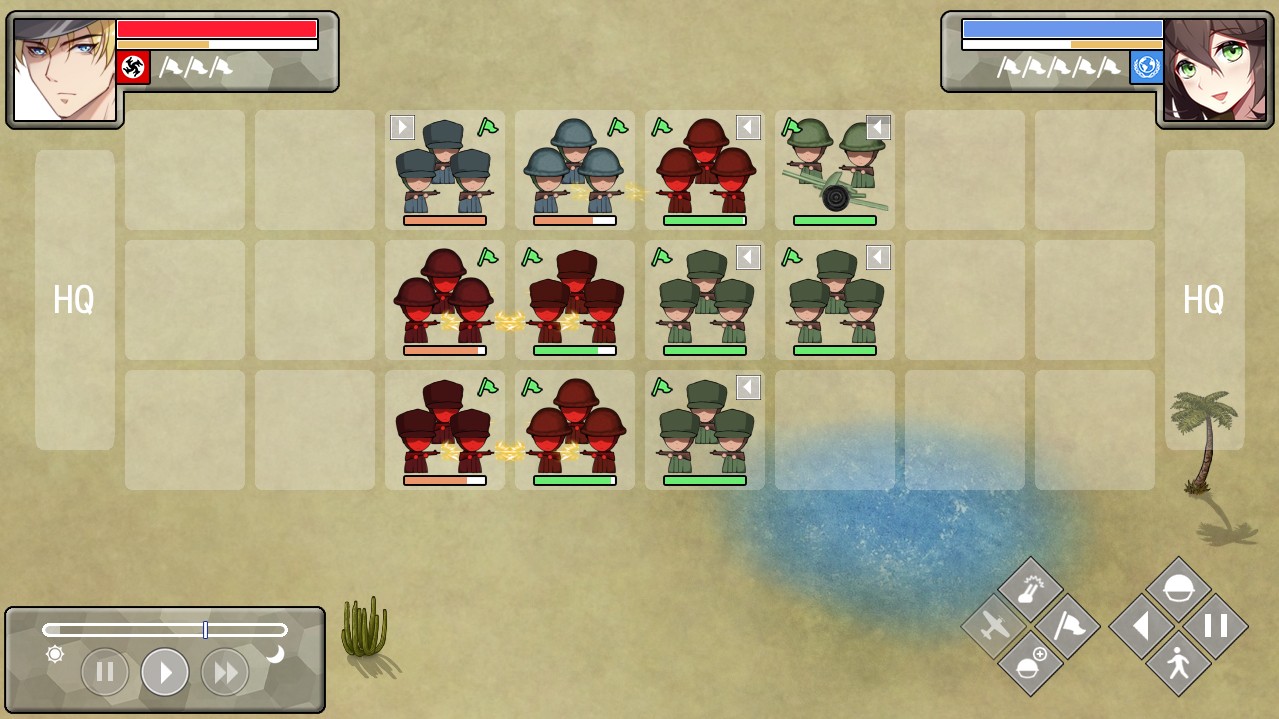Issue the halt order using the diamond pause button

pyautogui.click(x=1215, y=627)
